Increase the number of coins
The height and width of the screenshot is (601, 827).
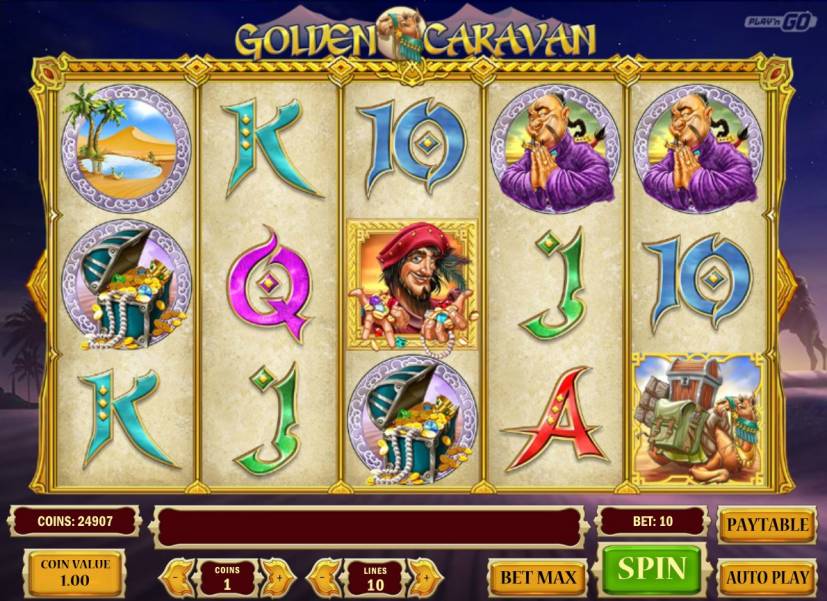pos(277,577)
